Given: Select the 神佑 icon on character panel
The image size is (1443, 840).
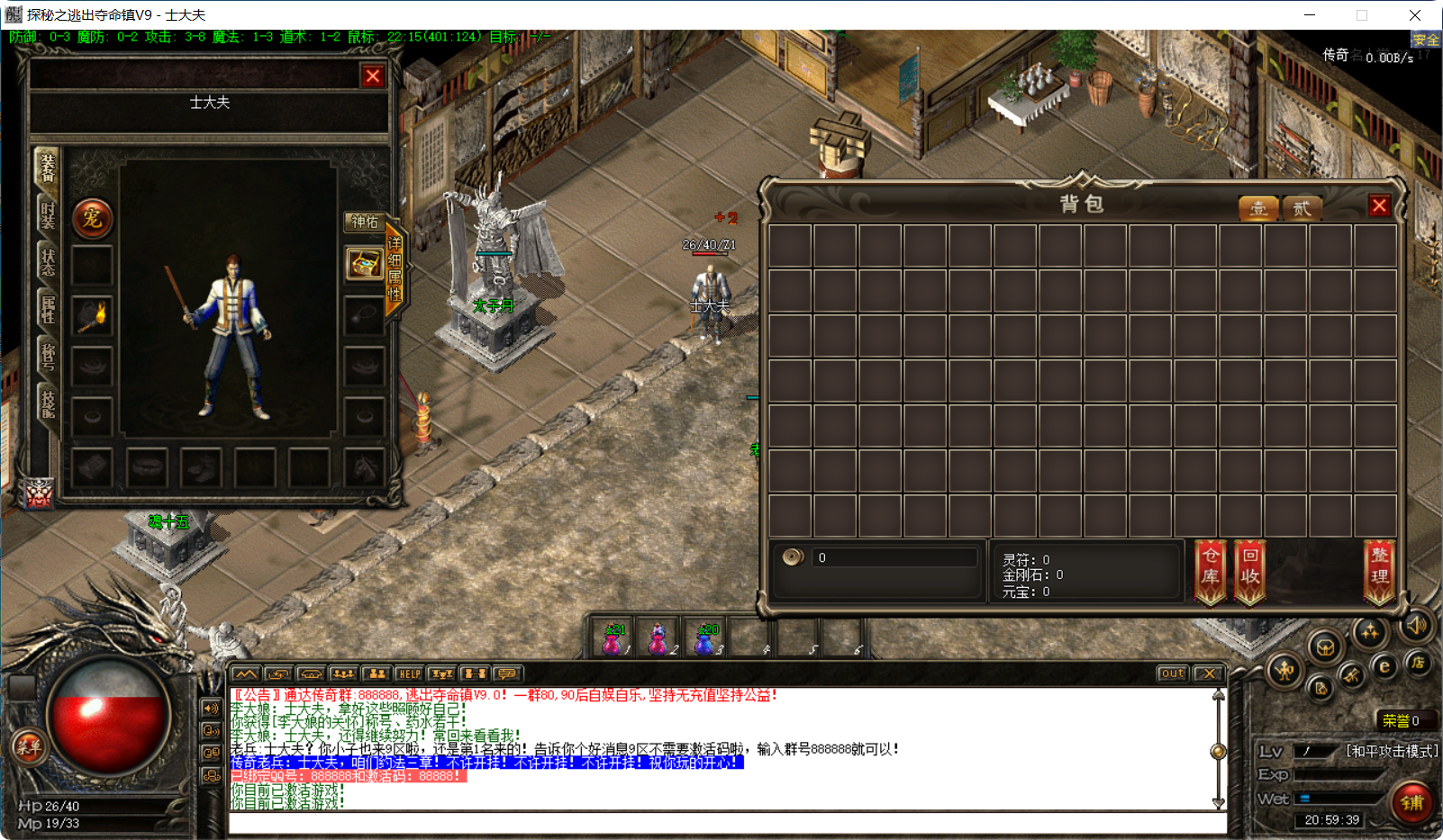Looking at the screenshot, I should (364, 222).
